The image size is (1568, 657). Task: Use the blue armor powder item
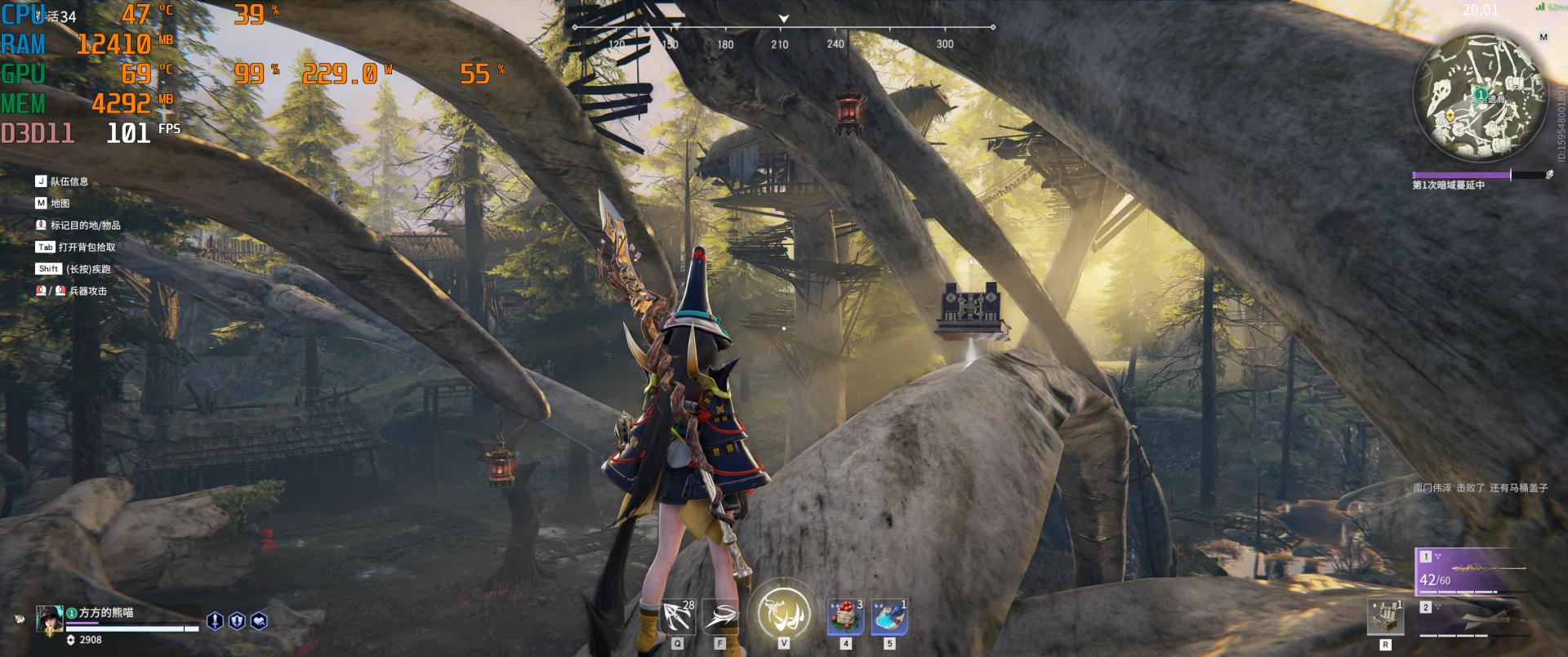pos(889,617)
